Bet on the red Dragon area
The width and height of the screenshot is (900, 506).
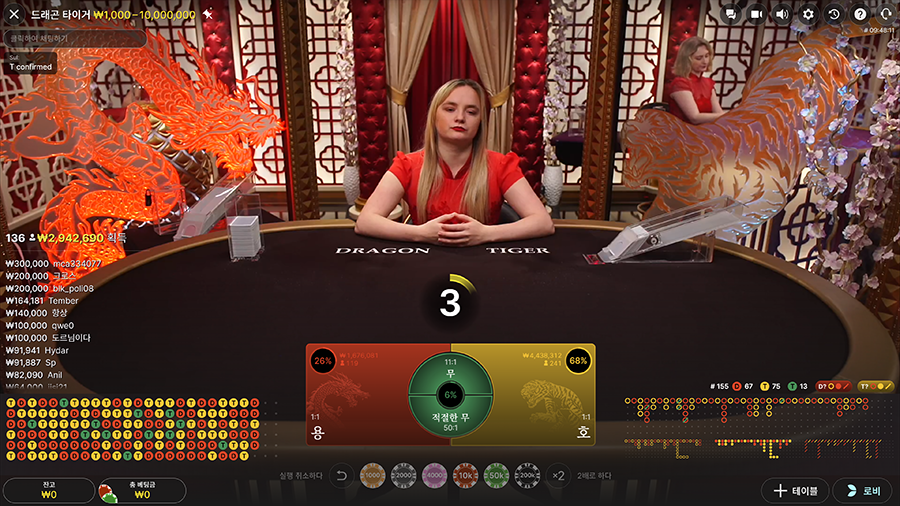tap(355, 400)
